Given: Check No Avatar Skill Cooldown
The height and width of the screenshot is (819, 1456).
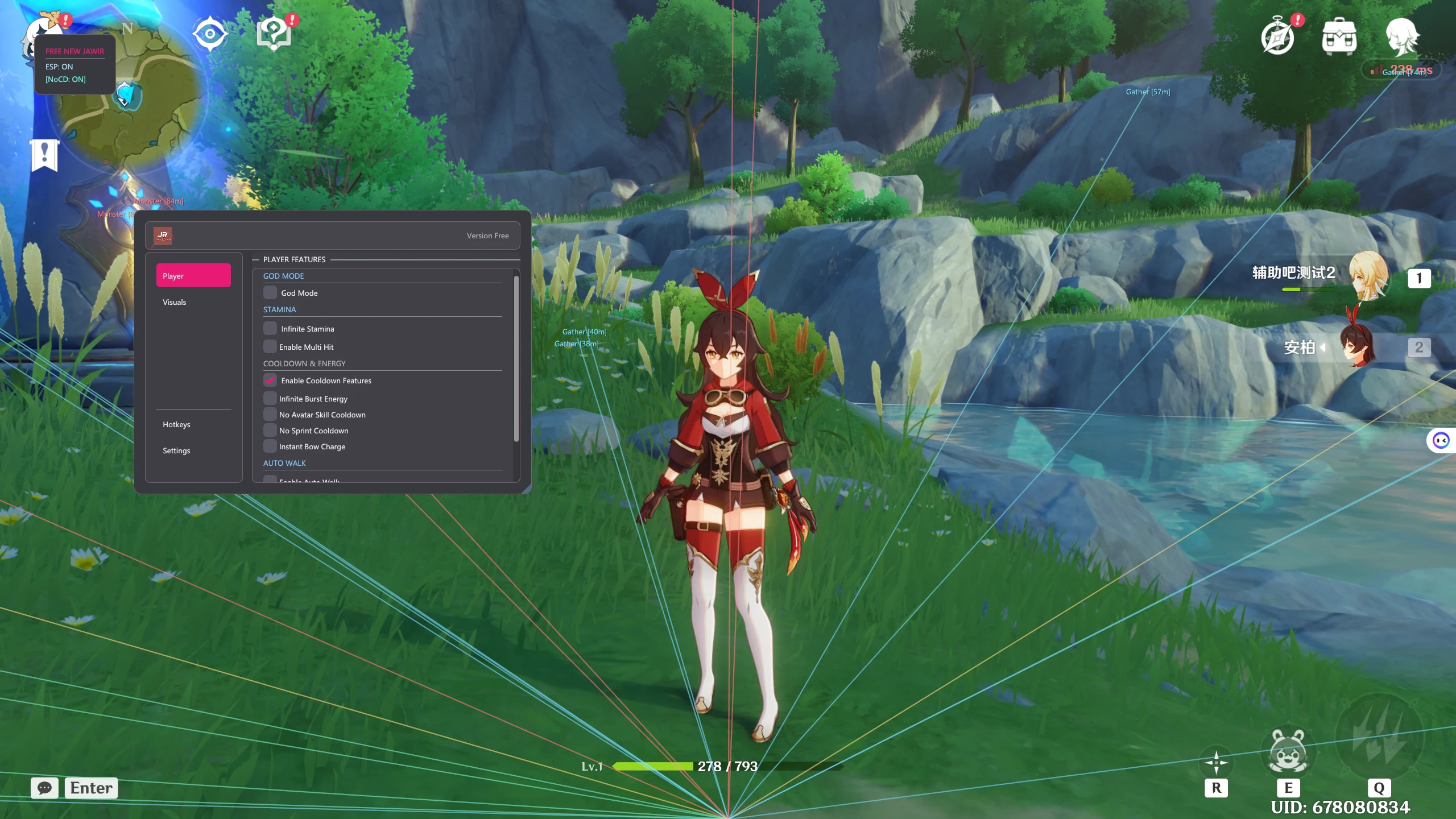Looking at the screenshot, I should 270,415.
